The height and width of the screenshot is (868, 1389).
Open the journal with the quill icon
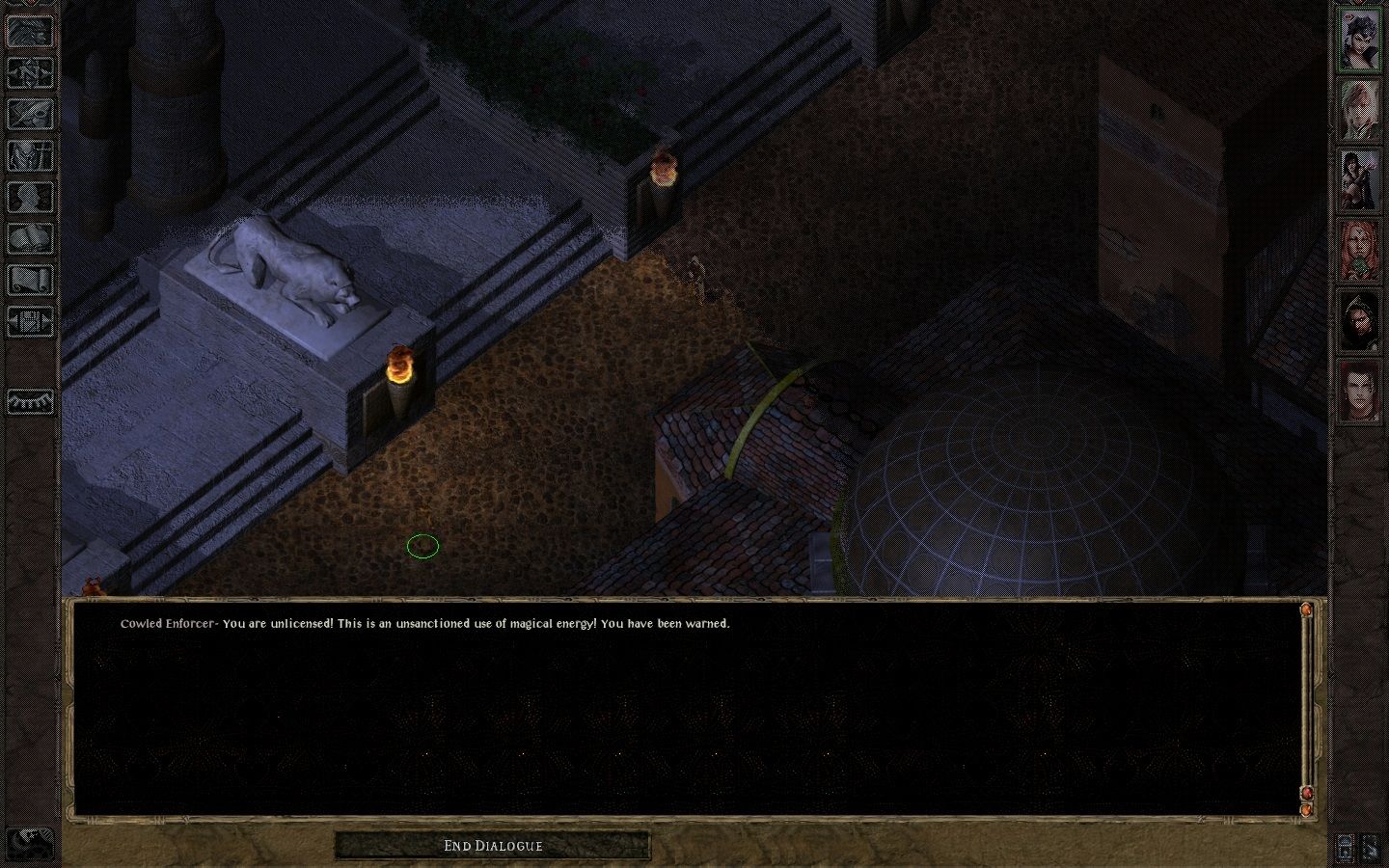click(x=30, y=114)
